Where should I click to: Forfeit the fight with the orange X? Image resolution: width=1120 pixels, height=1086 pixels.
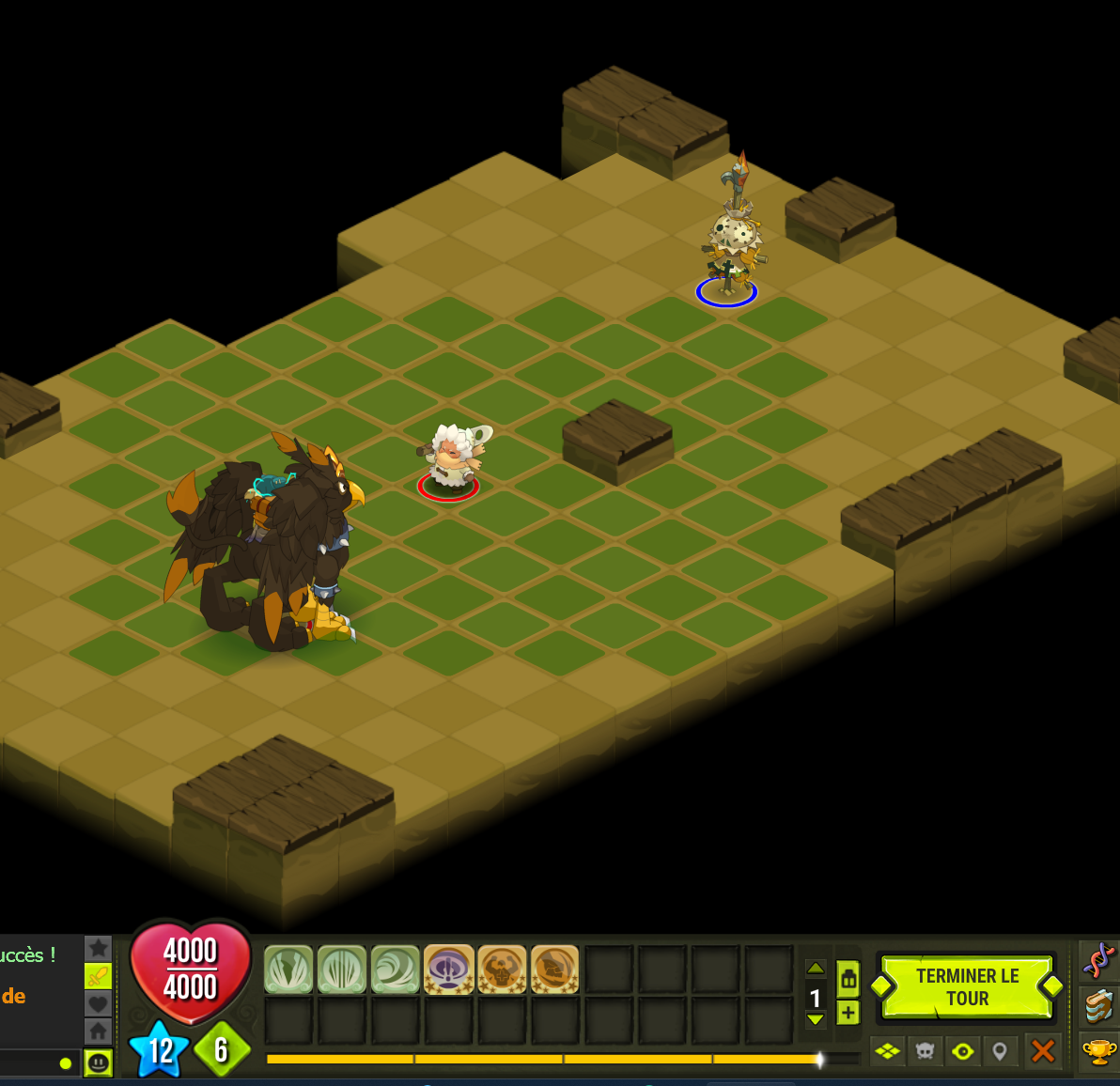click(1042, 1051)
